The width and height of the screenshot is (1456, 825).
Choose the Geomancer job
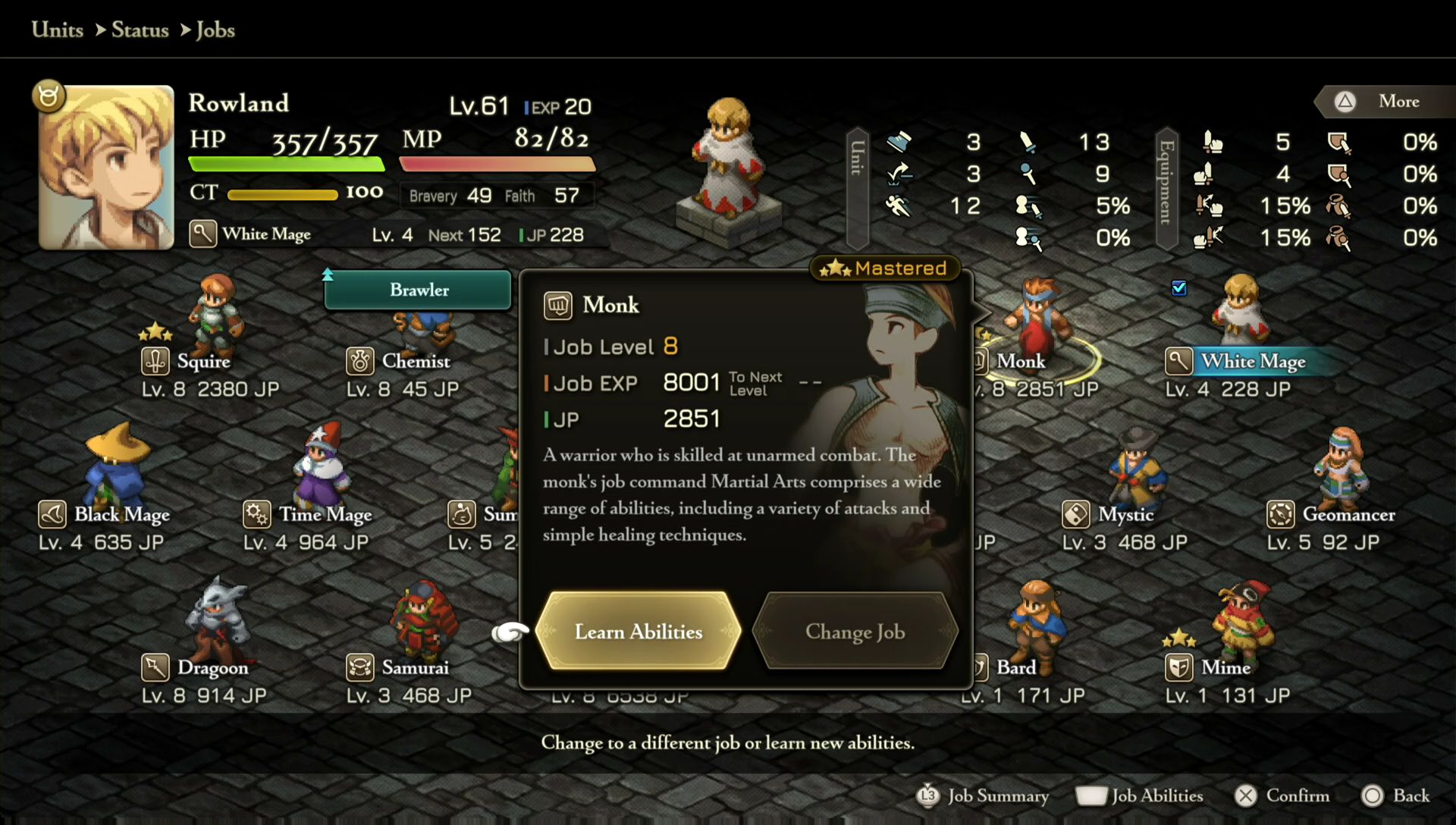pyautogui.click(x=1348, y=514)
